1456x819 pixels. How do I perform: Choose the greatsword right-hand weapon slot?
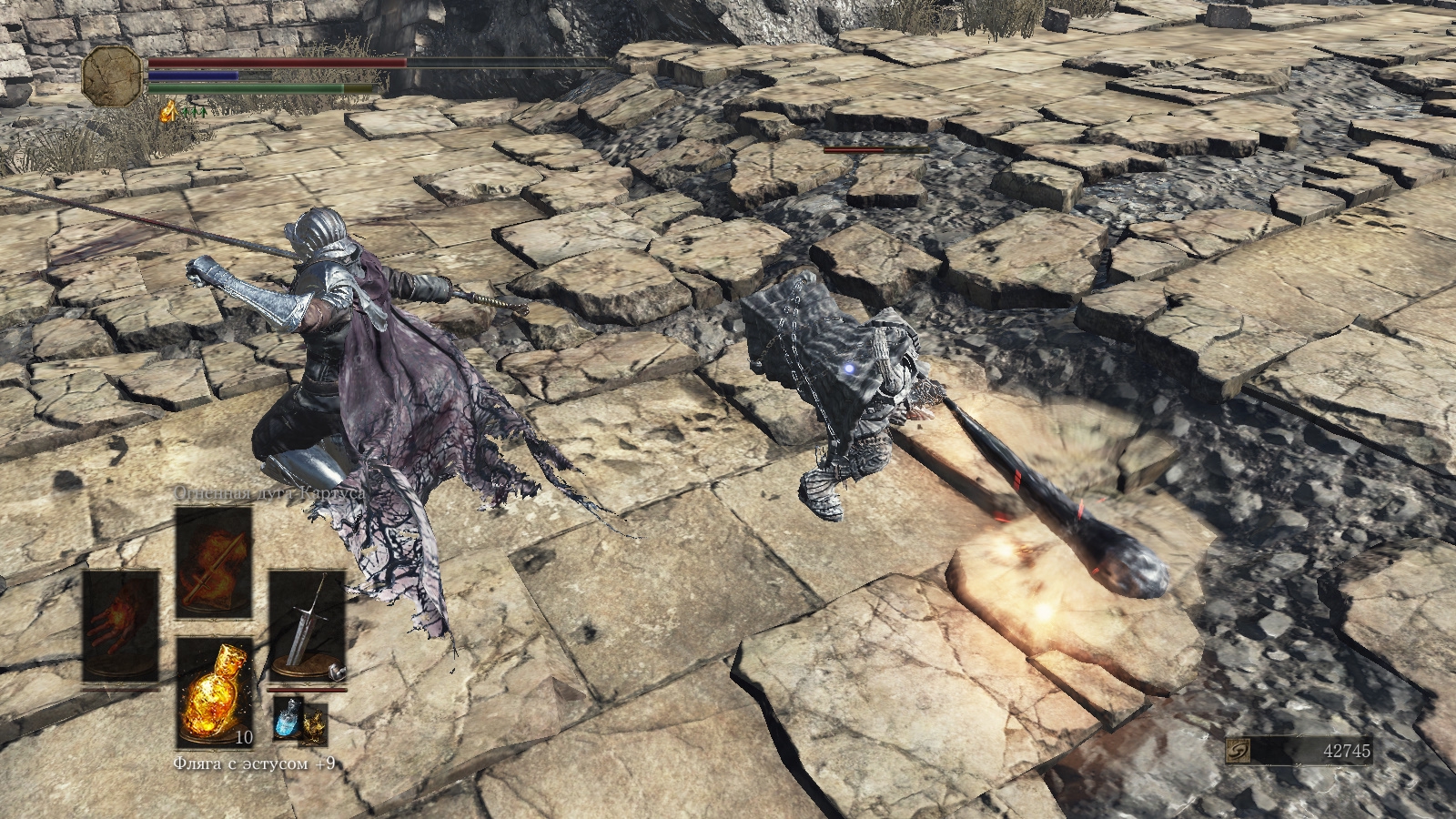307,626
